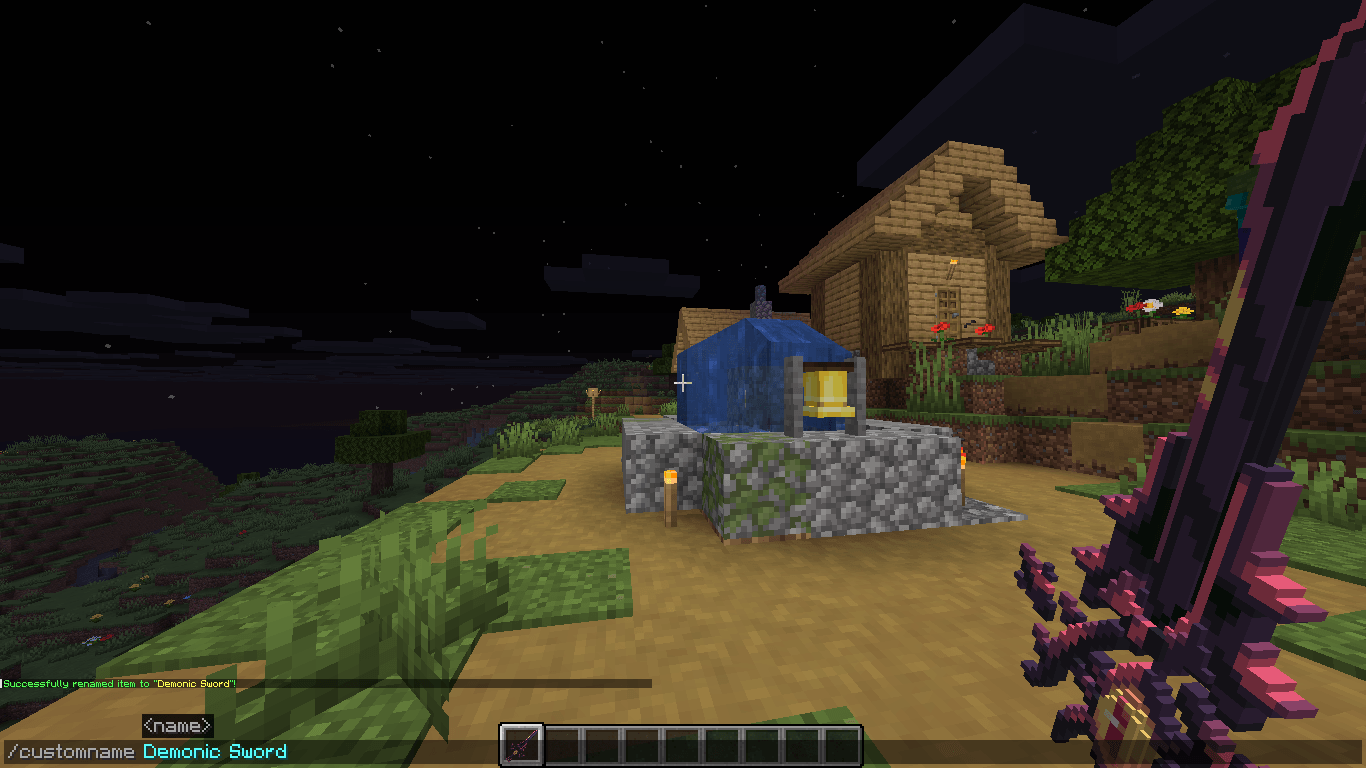Select the <name> autocomplete suggestion above chat
This screenshot has width=1366, height=768.
coord(180,725)
